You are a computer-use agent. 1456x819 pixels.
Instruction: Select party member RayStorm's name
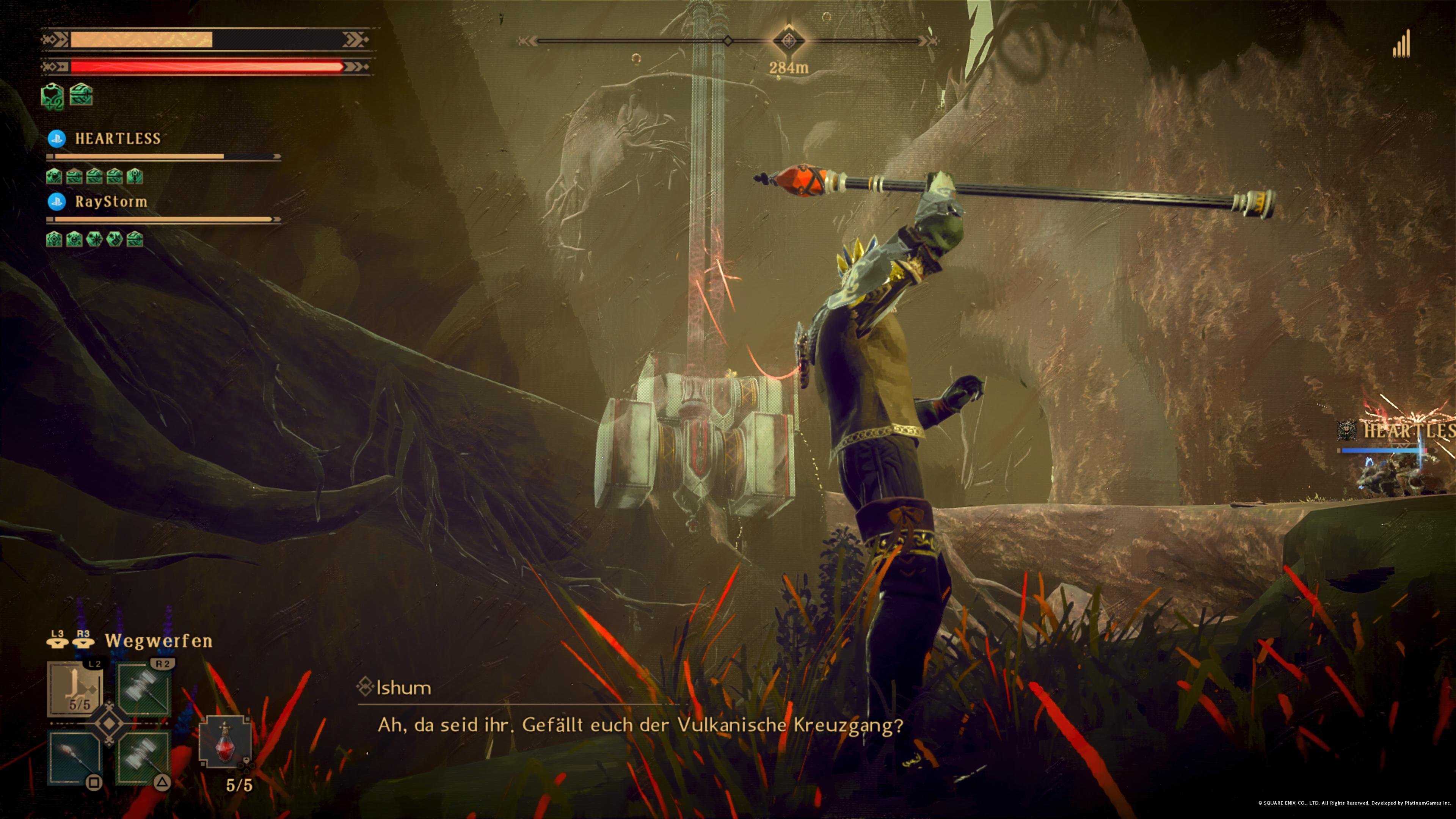111,201
